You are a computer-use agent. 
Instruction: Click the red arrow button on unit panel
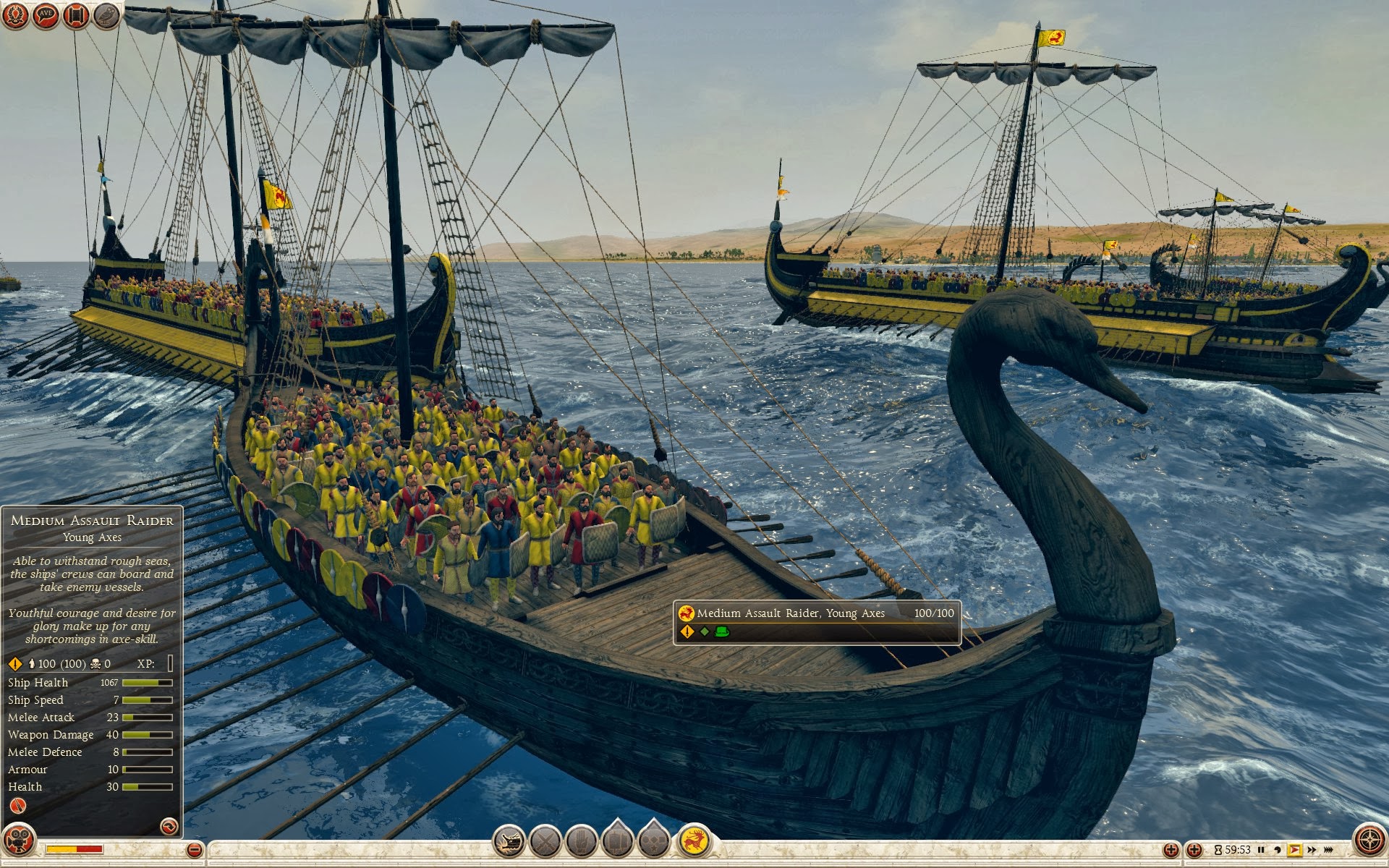click(x=169, y=826)
